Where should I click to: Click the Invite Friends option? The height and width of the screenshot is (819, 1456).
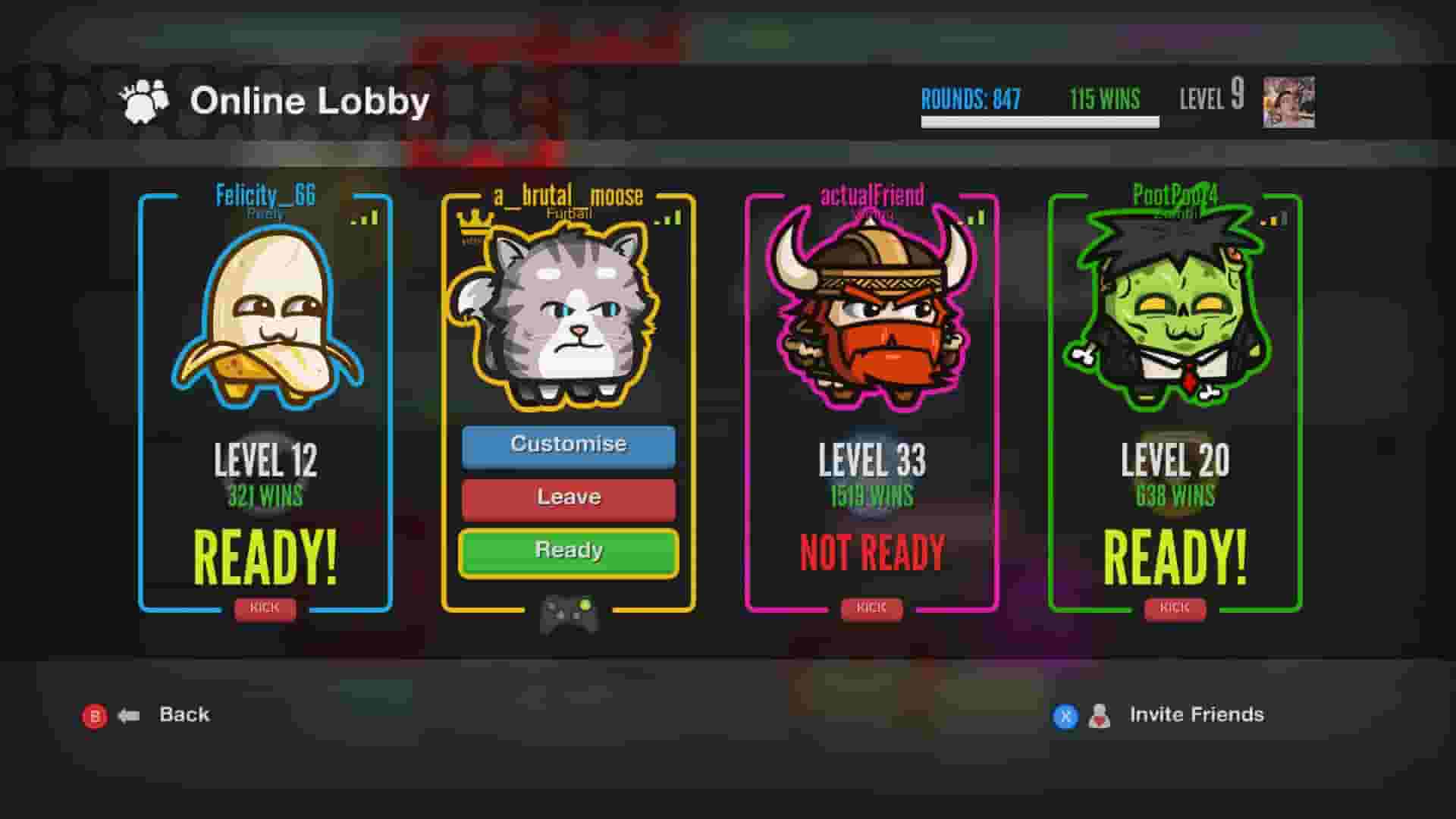click(x=1194, y=714)
